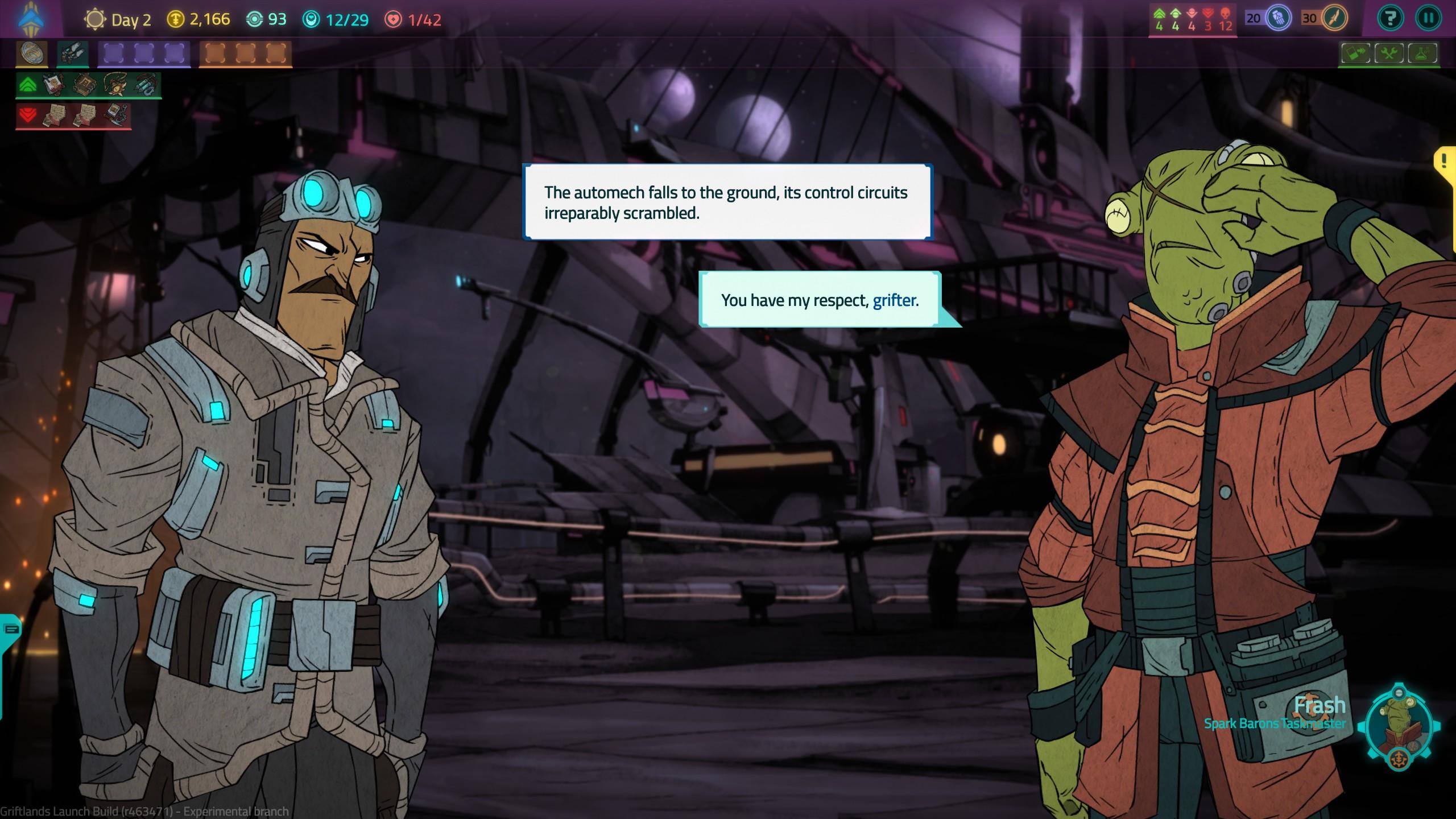1456x819 pixels.
Task: Select the round coin graft slot
Action: coord(31,54)
